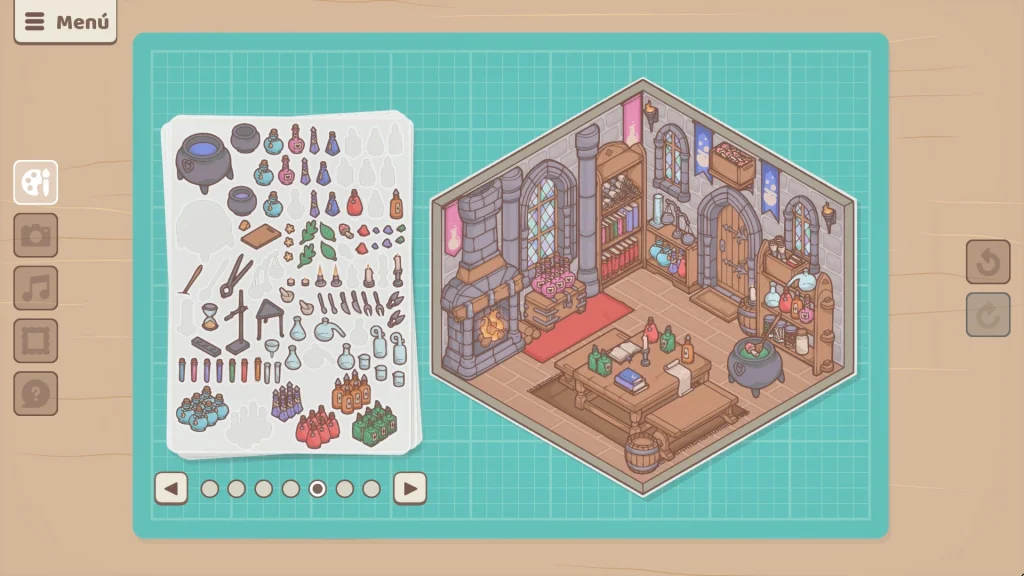Open the music note settings
Screen dimensions: 1024x576
(x=36, y=288)
